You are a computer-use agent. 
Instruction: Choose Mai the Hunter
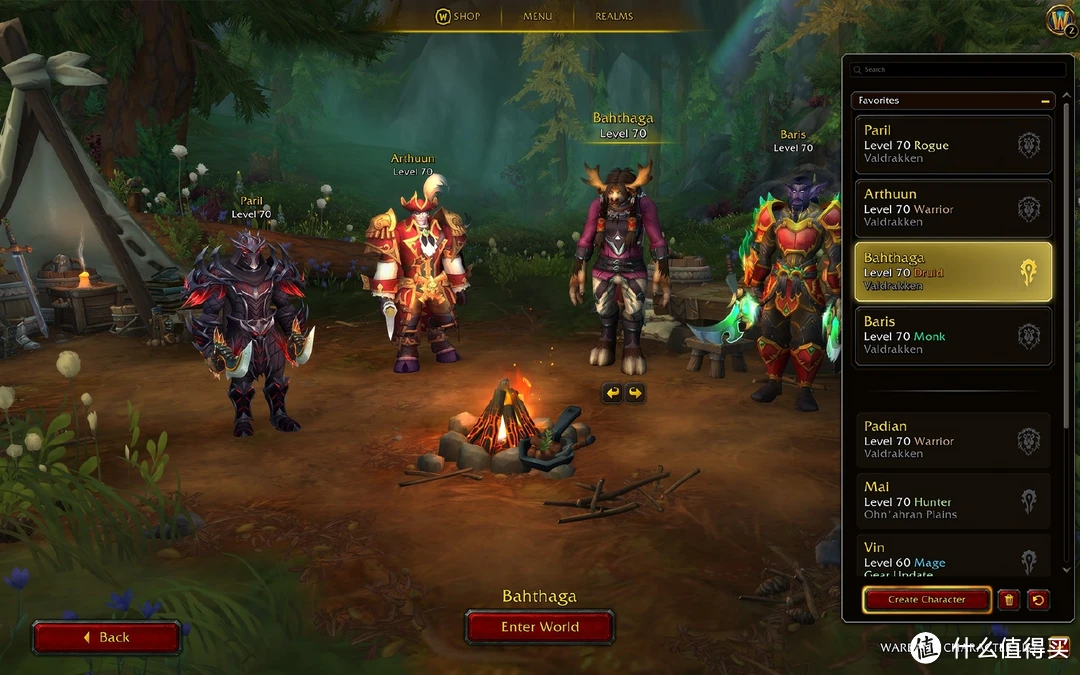[953, 501]
